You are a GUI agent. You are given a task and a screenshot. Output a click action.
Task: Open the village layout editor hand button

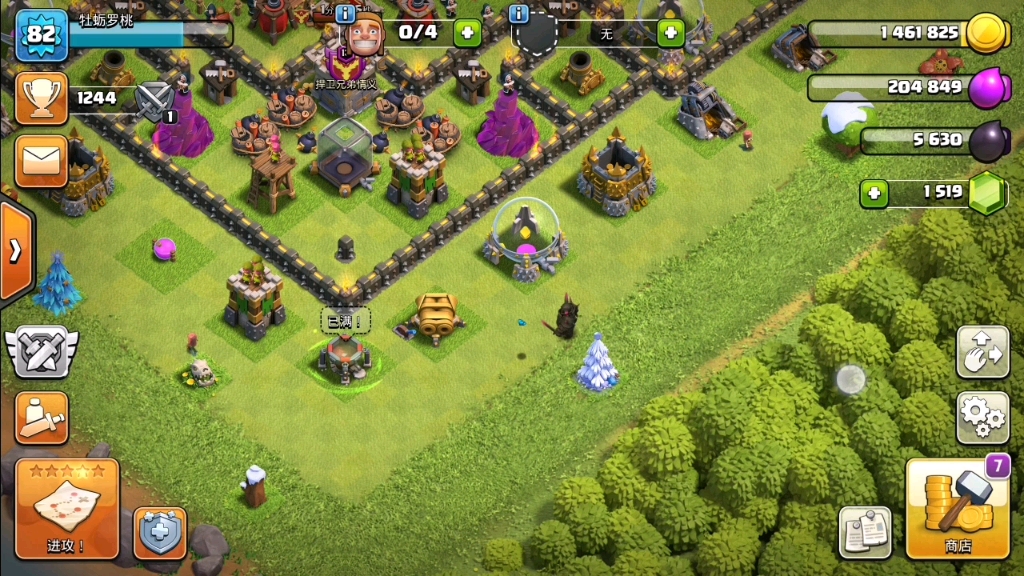982,351
